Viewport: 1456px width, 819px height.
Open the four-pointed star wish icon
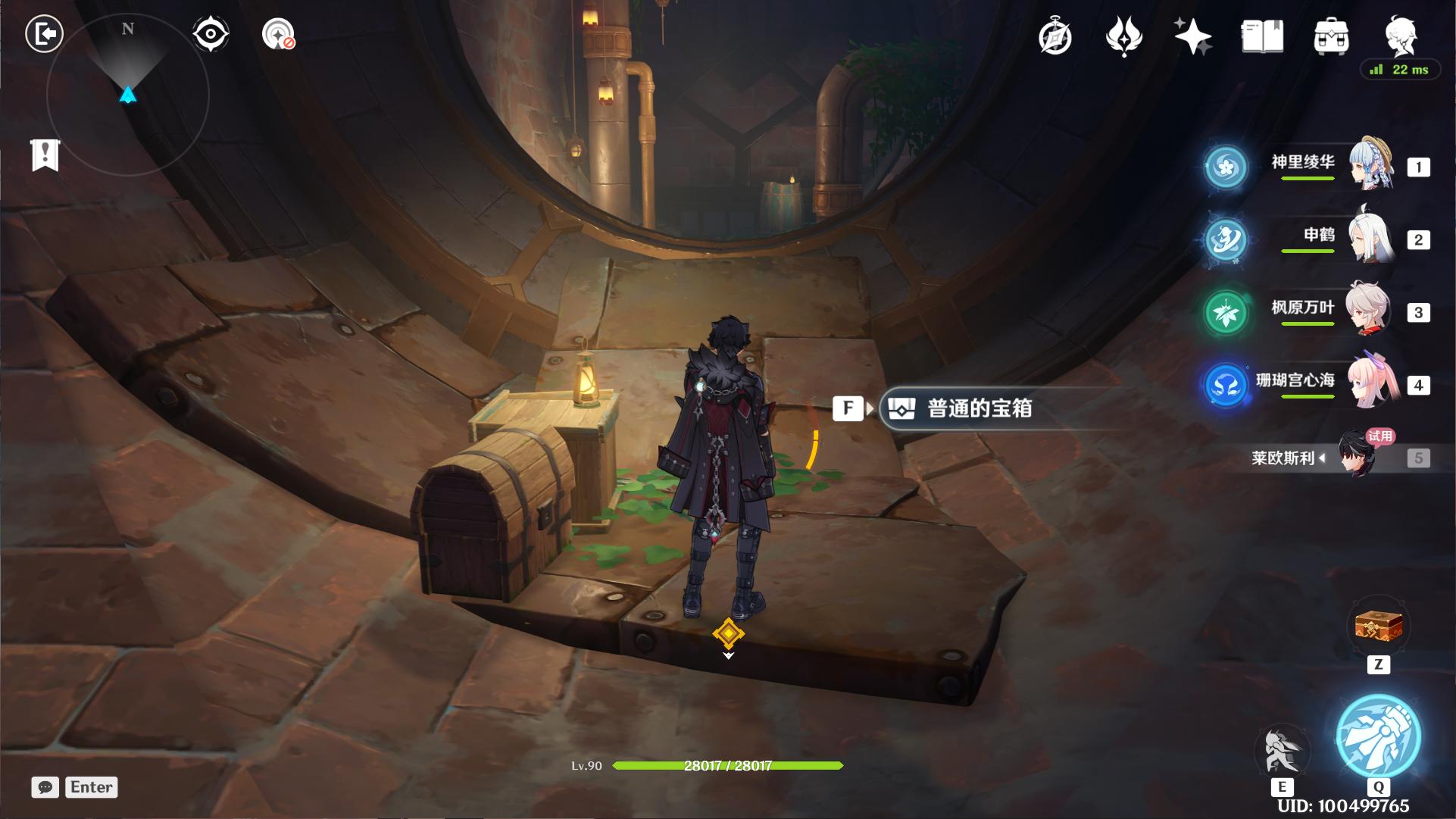[1192, 36]
